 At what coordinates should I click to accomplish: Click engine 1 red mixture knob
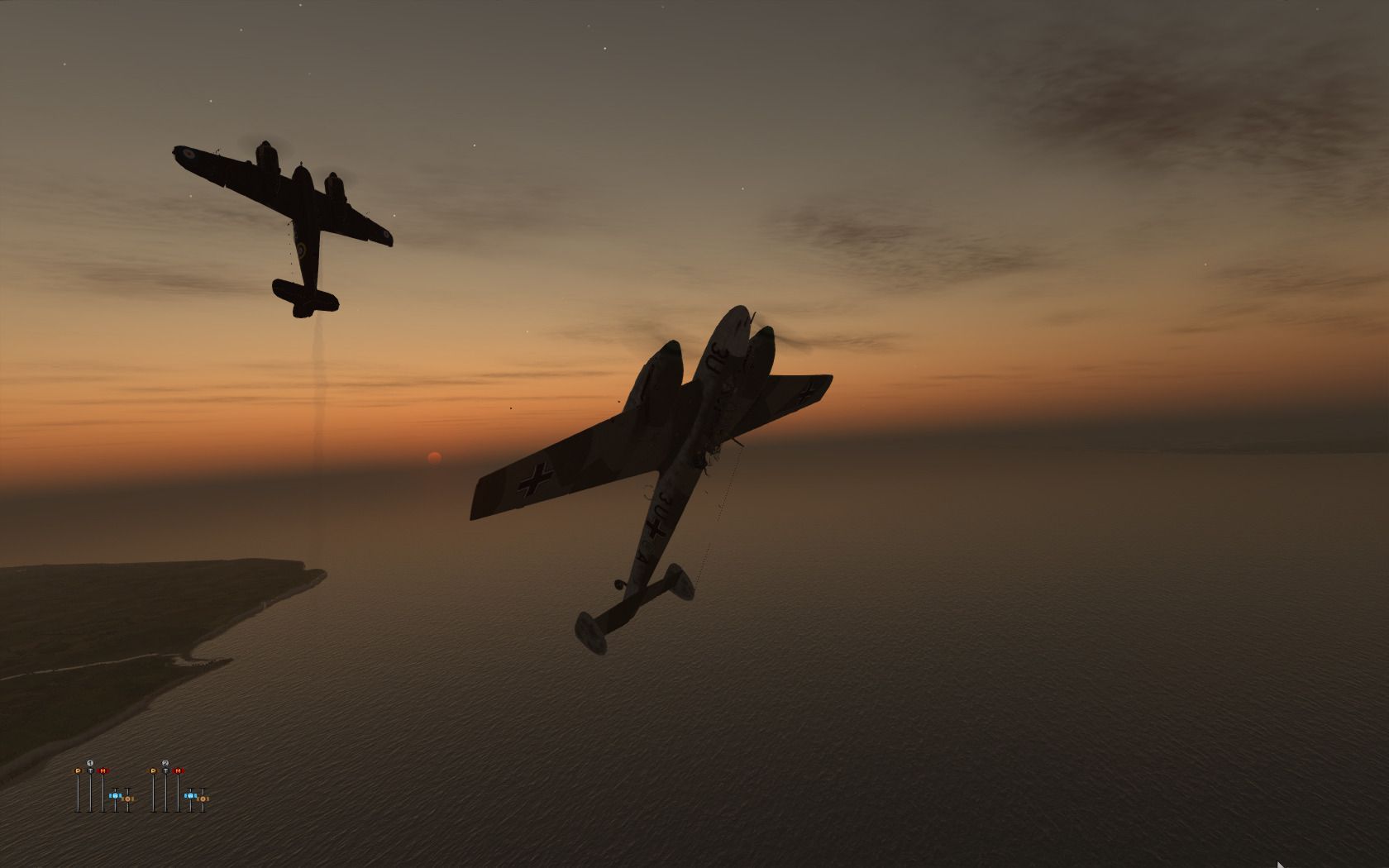pos(103,770)
